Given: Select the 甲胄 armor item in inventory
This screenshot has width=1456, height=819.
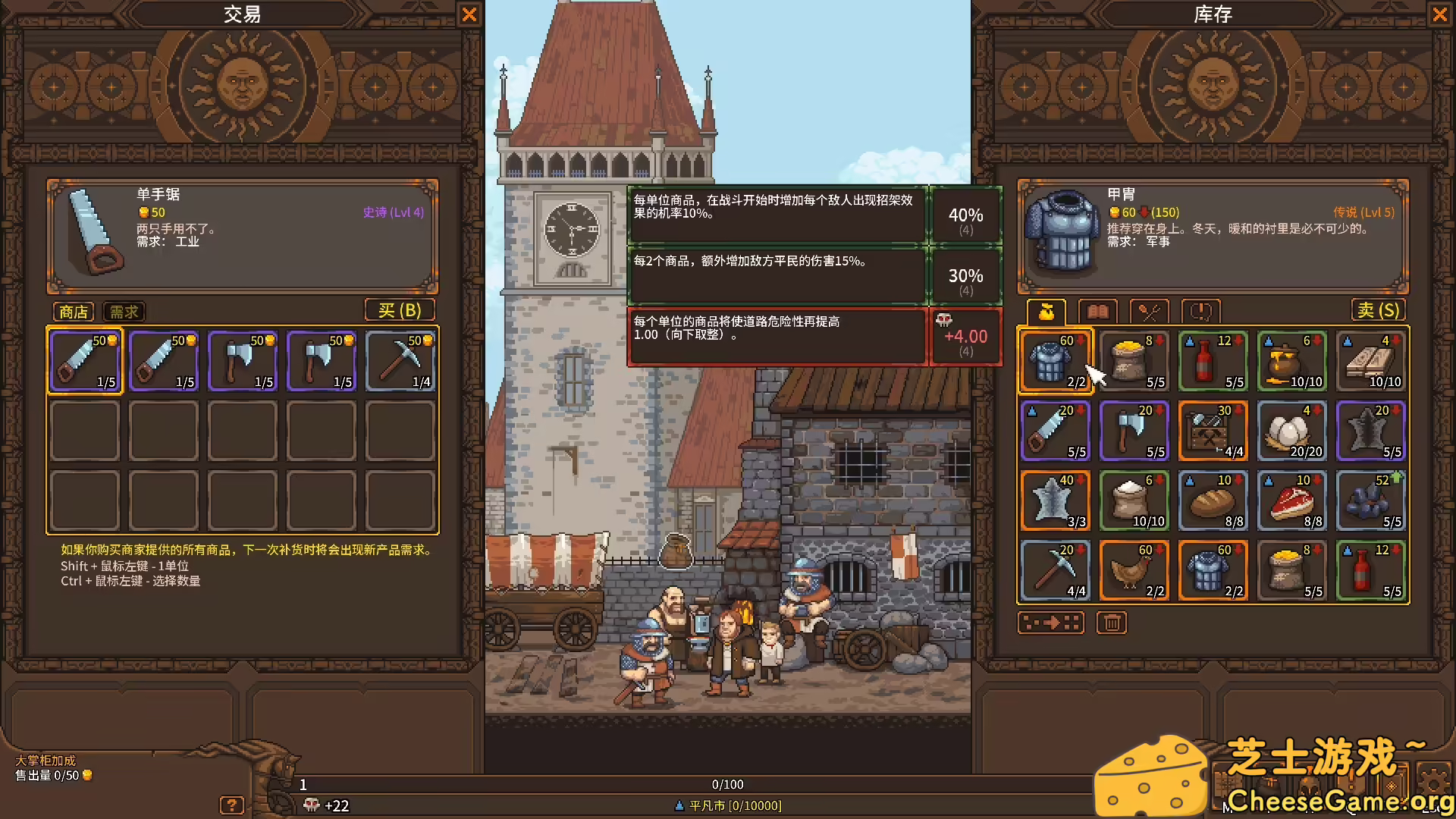Looking at the screenshot, I should pos(1055,361).
